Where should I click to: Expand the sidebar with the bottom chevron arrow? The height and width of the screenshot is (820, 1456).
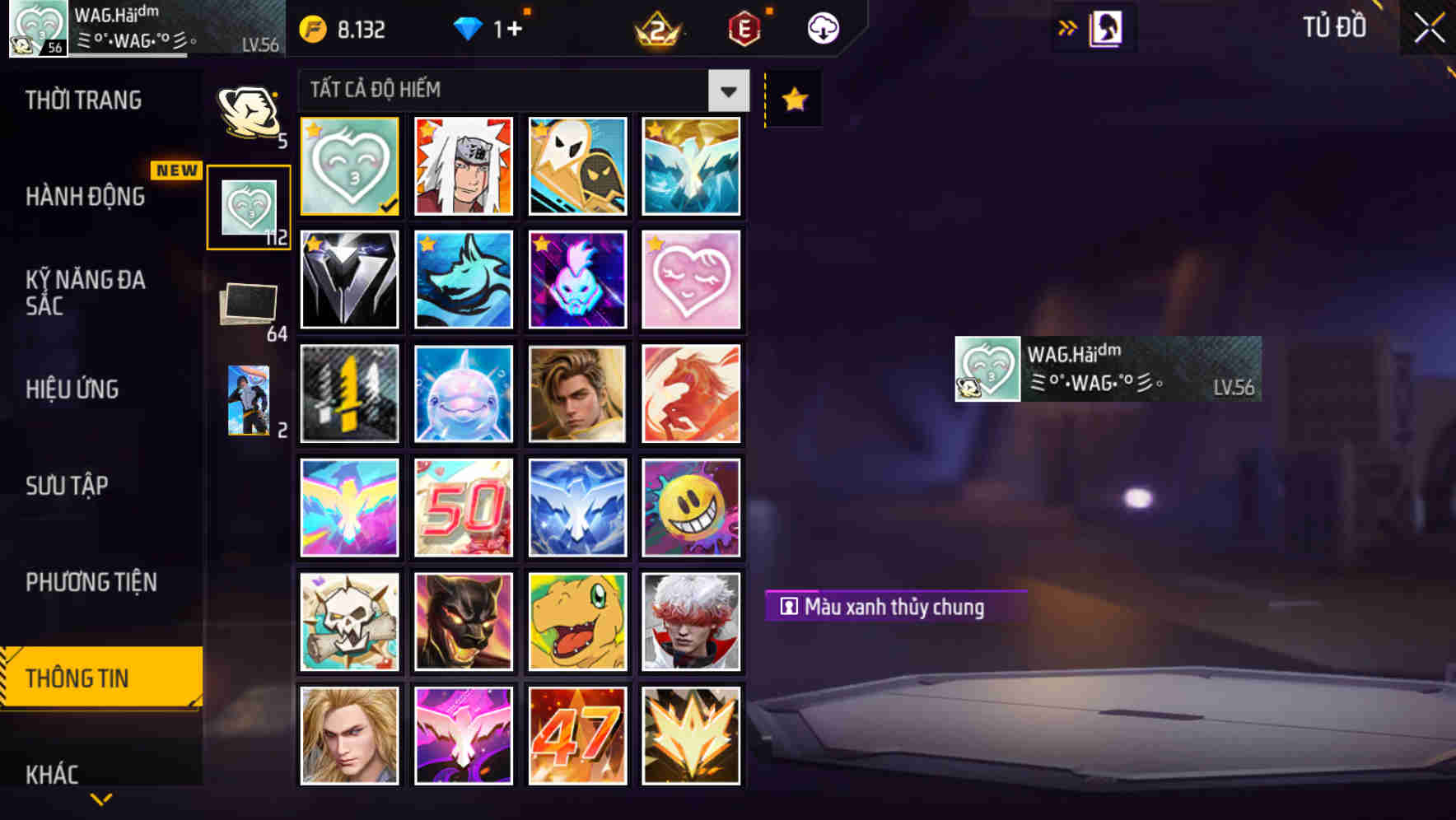point(100,799)
